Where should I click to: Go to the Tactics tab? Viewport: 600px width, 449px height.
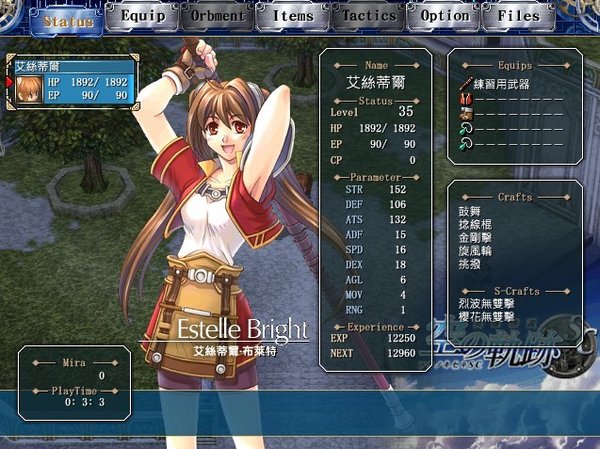point(369,17)
